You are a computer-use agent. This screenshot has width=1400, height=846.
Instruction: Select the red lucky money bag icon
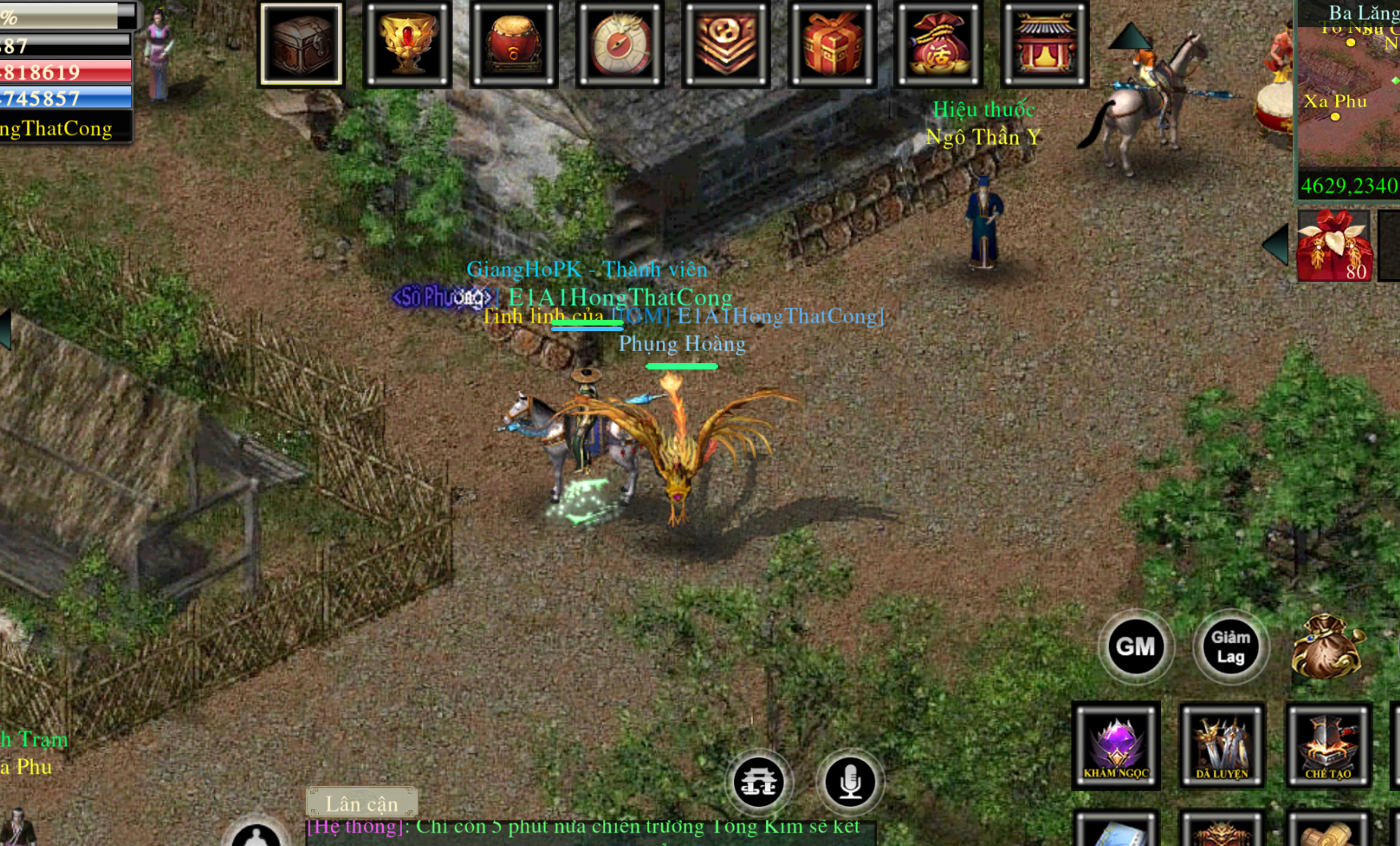coord(938,44)
